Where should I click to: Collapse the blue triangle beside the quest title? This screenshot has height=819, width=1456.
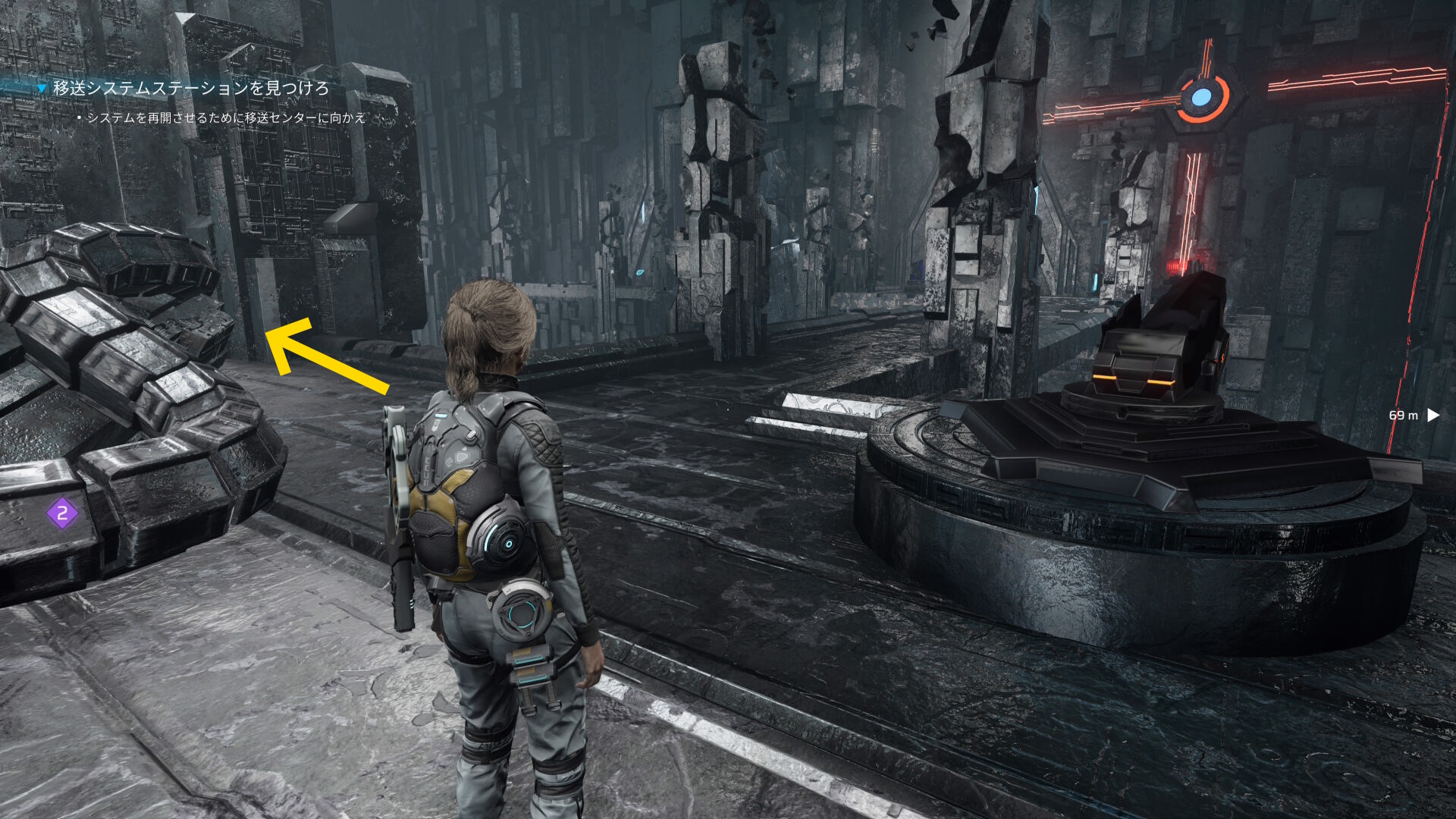coord(42,89)
